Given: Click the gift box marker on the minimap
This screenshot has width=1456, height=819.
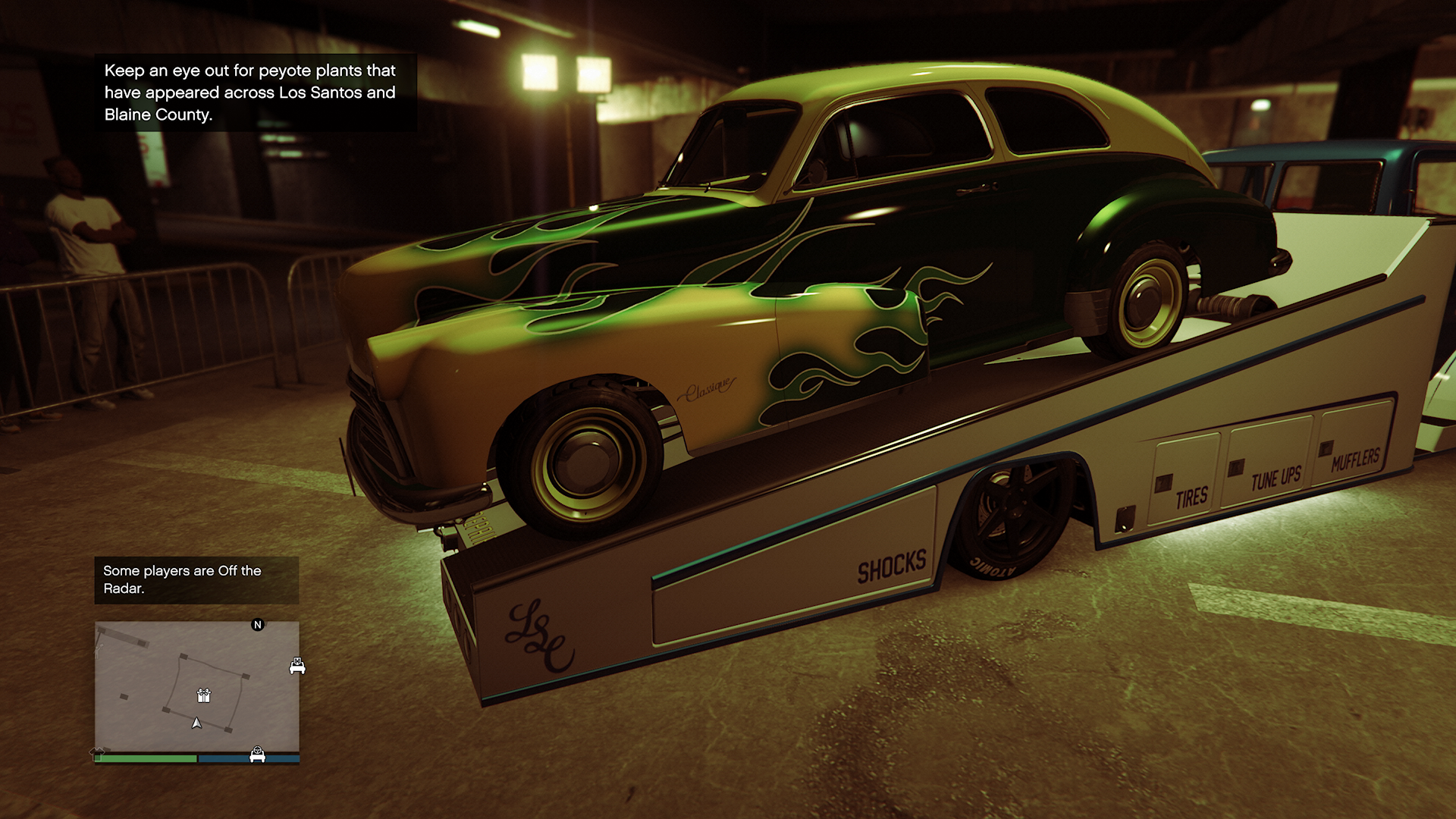Looking at the screenshot, I should 203,695.
